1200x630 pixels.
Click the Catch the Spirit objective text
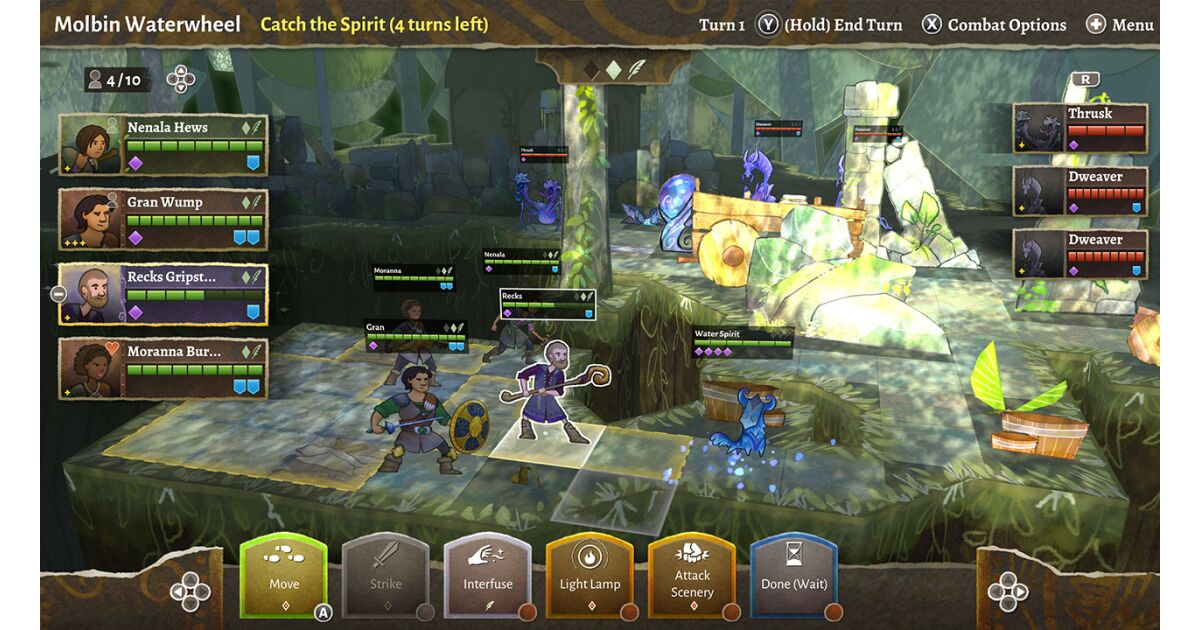374,24
